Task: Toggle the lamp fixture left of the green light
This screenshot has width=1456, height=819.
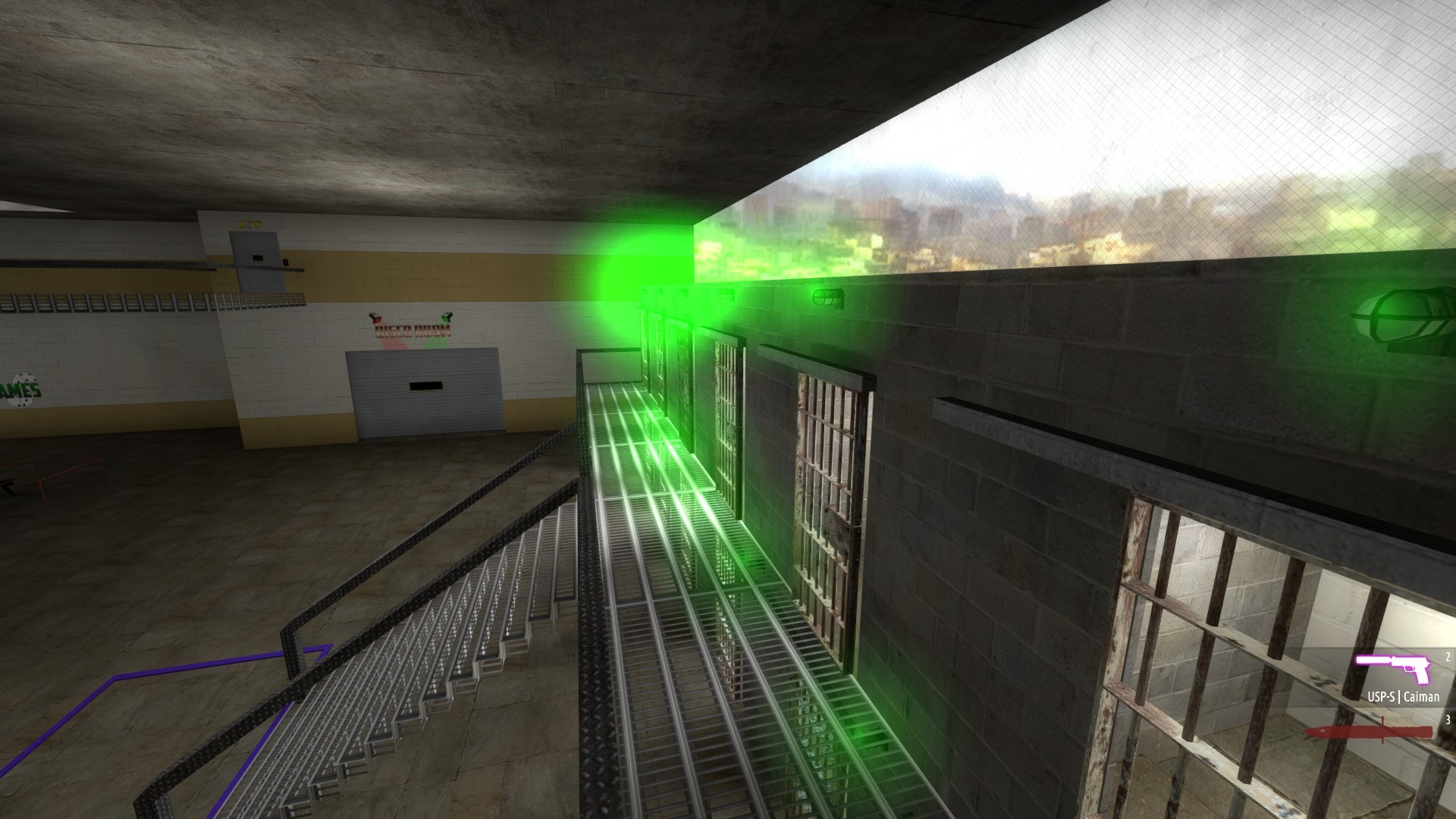Action: 827,298
